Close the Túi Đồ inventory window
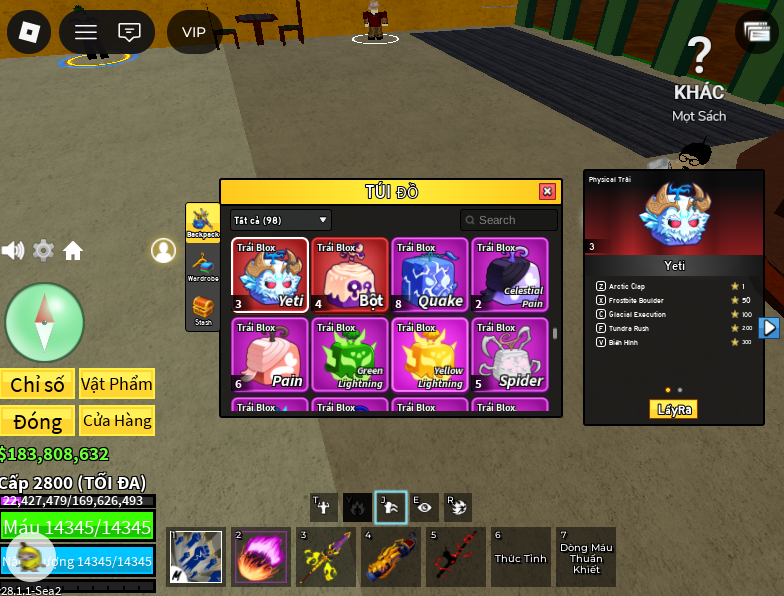This screenshot has height=596, width=784. coord(547,192)
